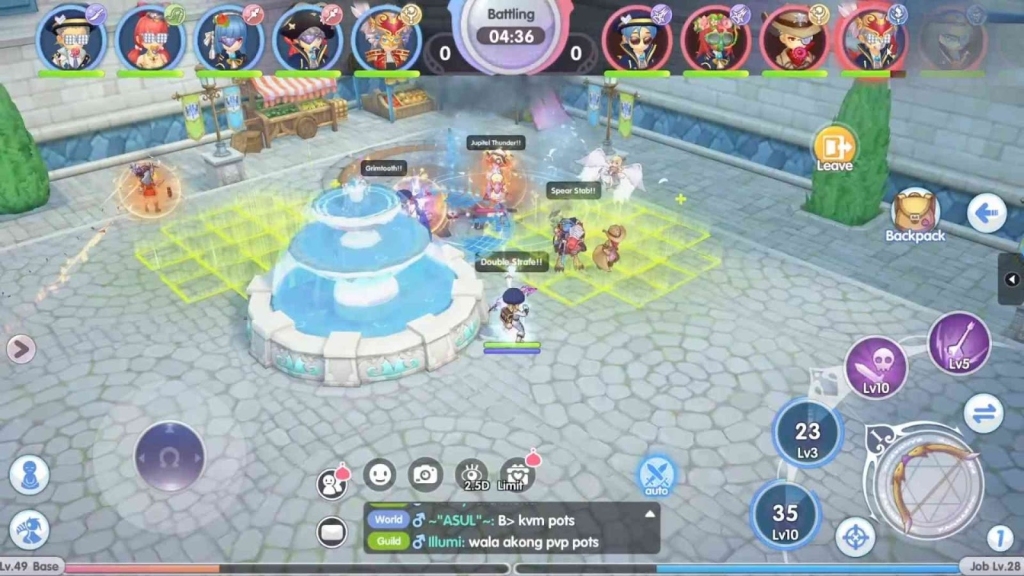Toggle the 2.5D view mode

click(471, 475)
